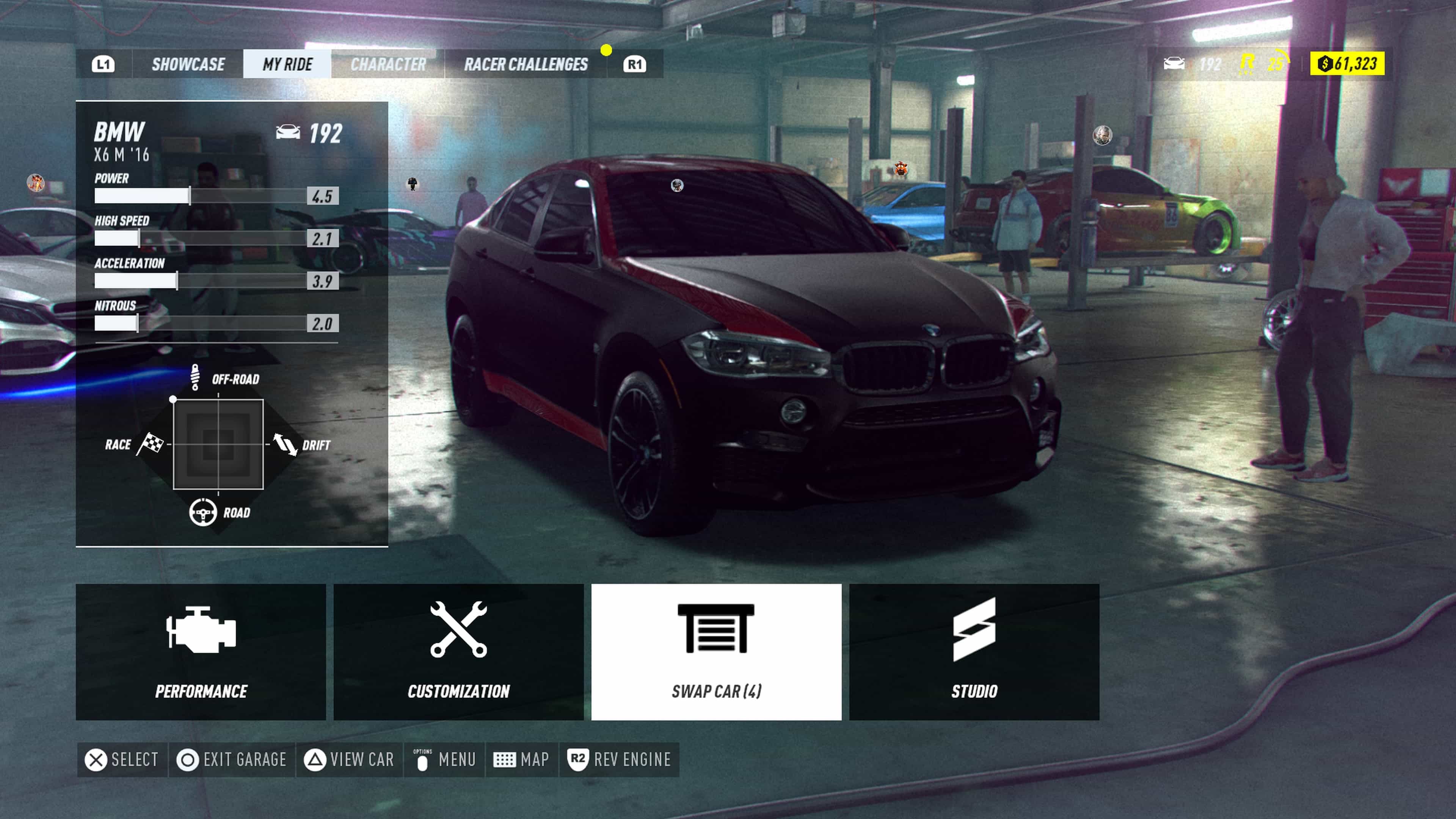This screenshot has width=1456, height=819.
Task: Open the Character tab
Action: 388,64
